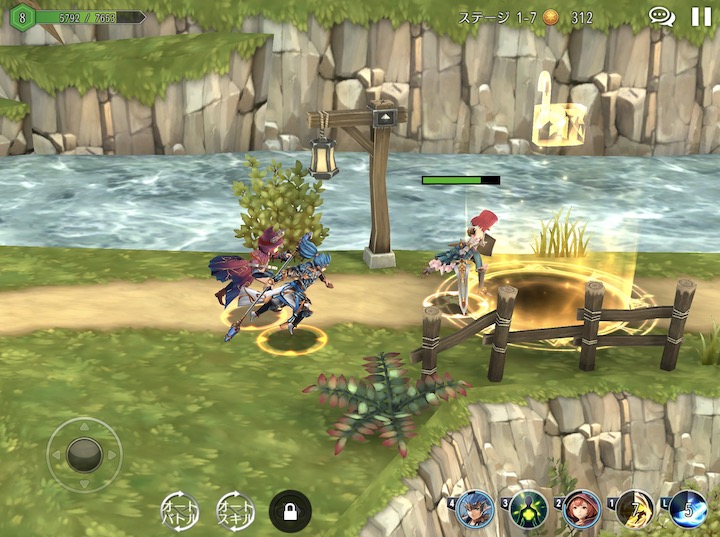Pause the game

click(701, 17)
